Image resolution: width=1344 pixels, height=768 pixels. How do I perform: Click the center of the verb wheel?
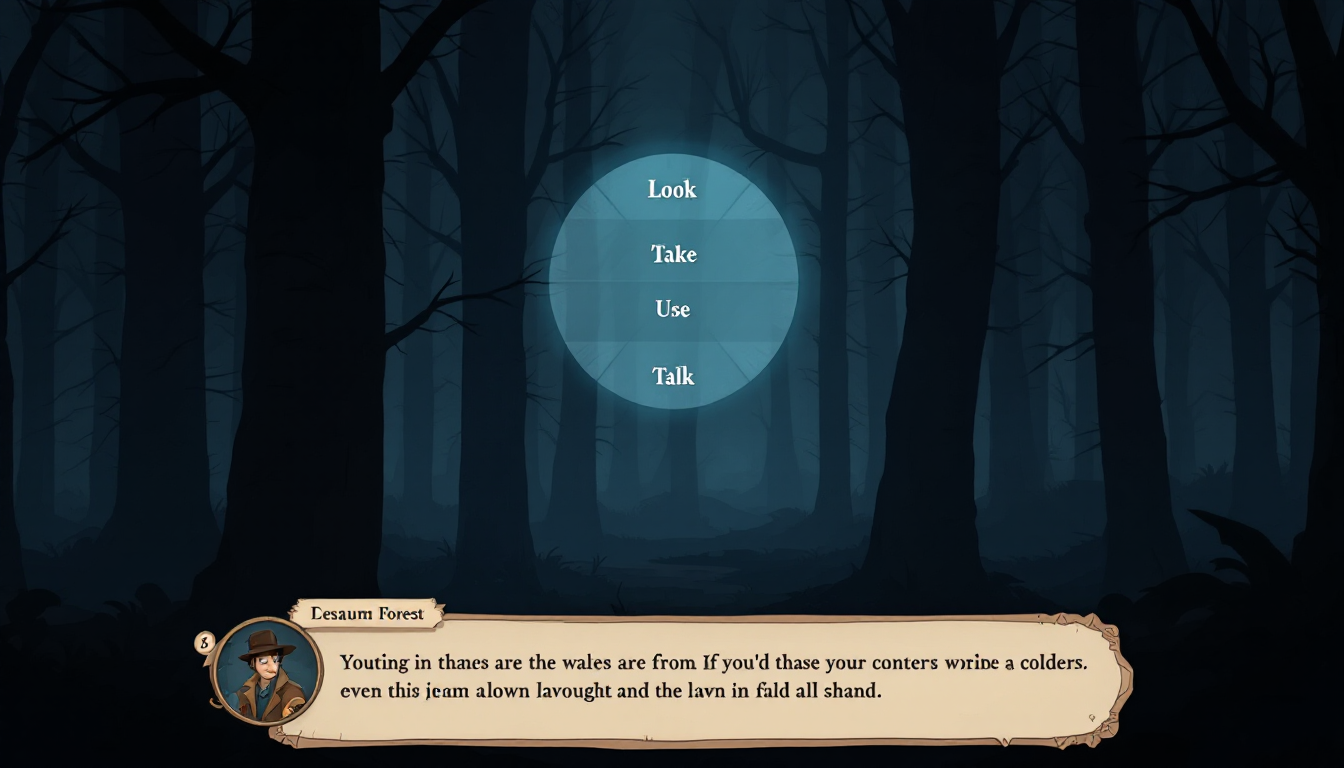[672, 282]
